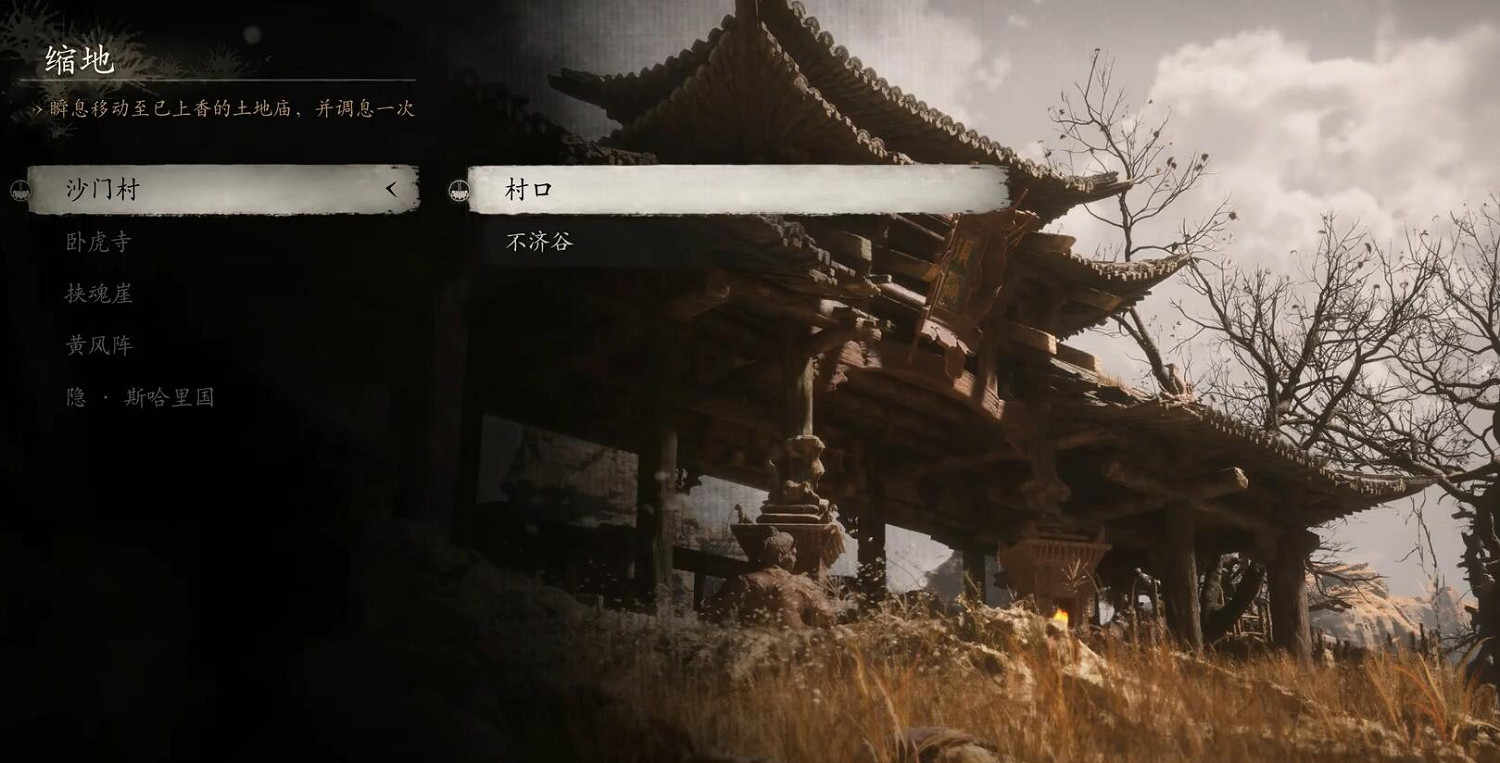Click the shrine emblem left of the sub-location bar
The image size is (1500, 763).
click(458, 190)
